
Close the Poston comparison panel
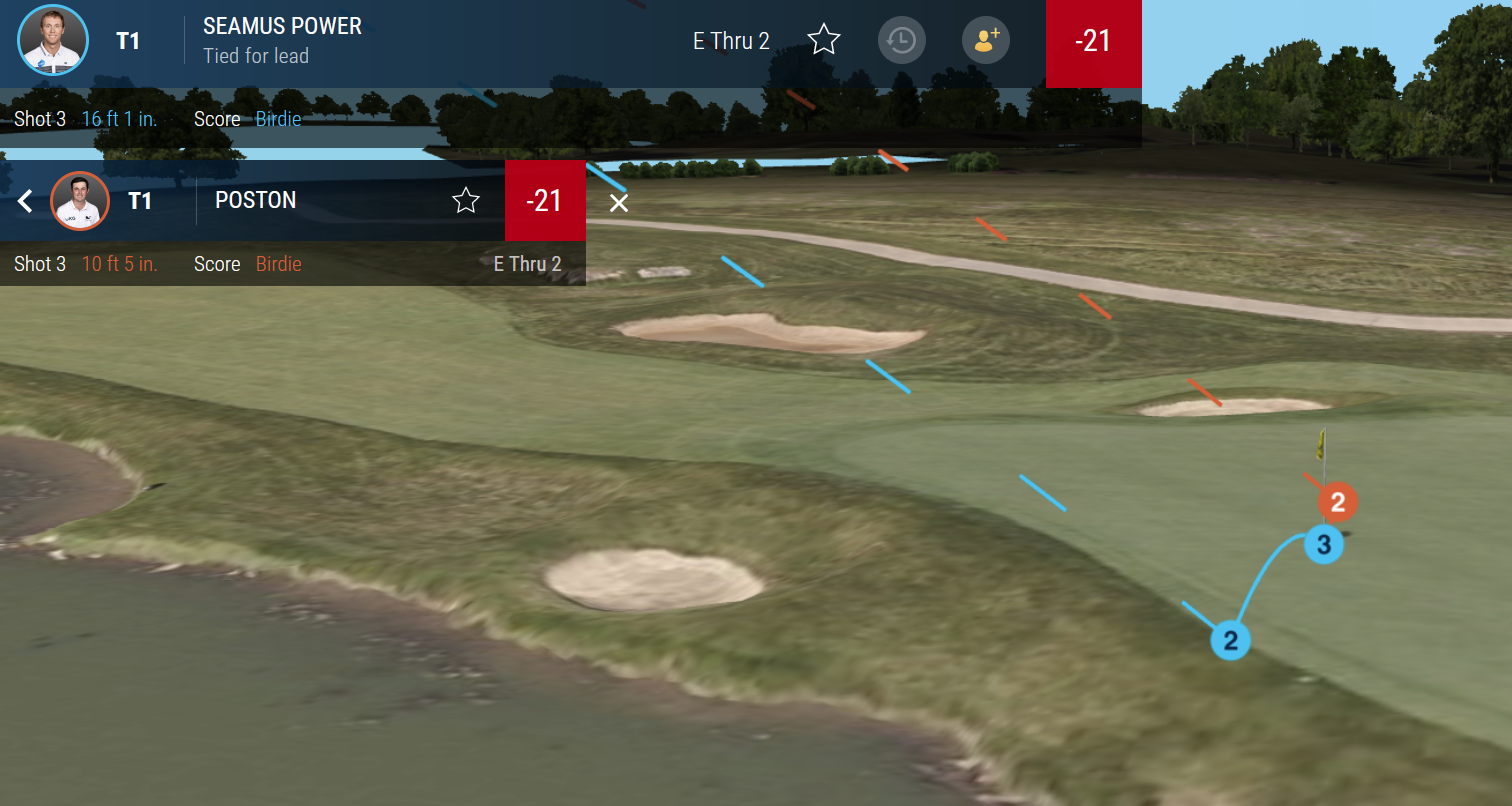pyautogui.click(x=619, y=204)
